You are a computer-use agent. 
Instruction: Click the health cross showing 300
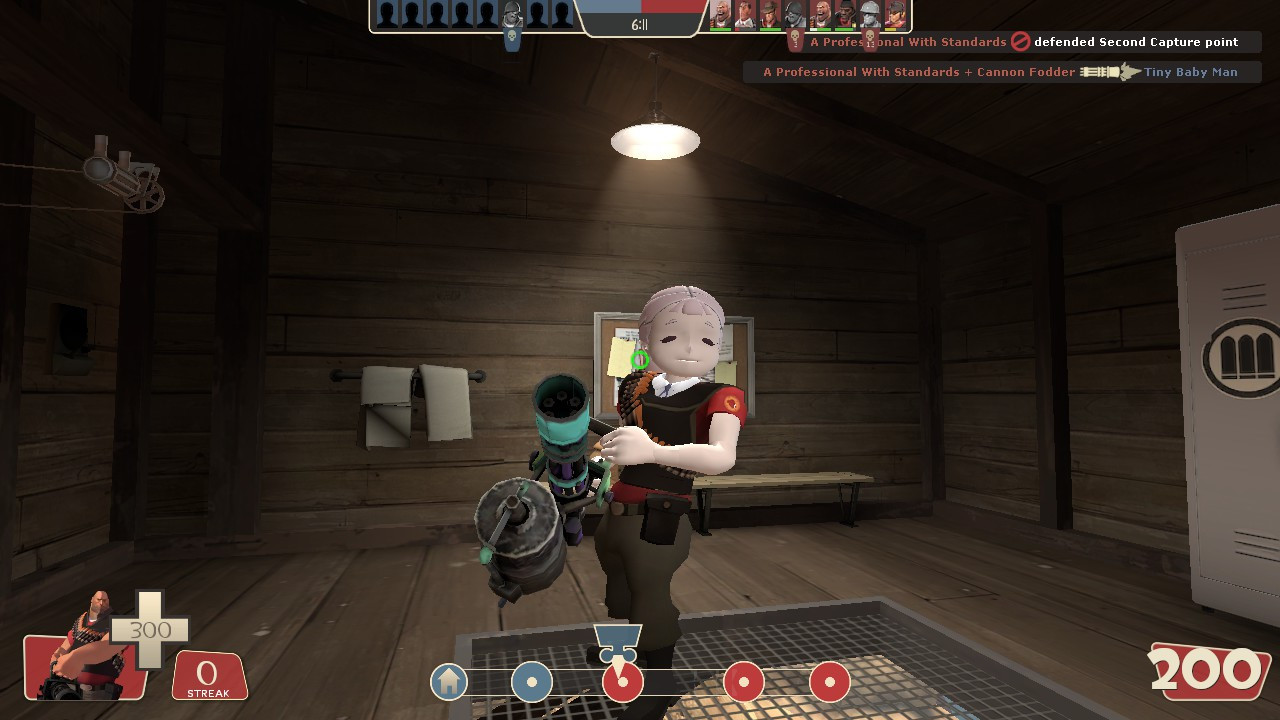coord(150,630)
